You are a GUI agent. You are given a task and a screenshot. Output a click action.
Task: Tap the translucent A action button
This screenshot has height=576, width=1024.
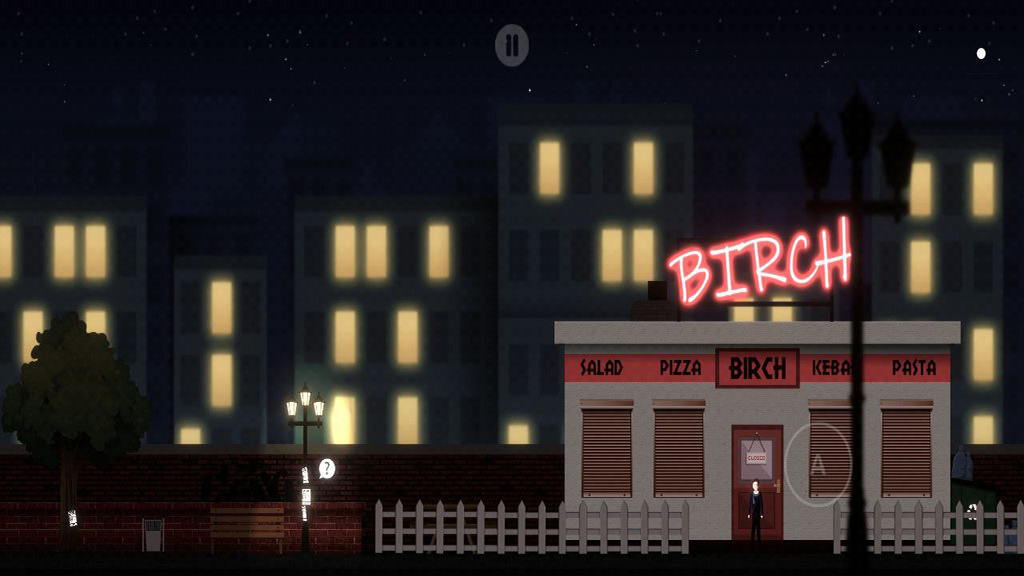tap(818, 465)
